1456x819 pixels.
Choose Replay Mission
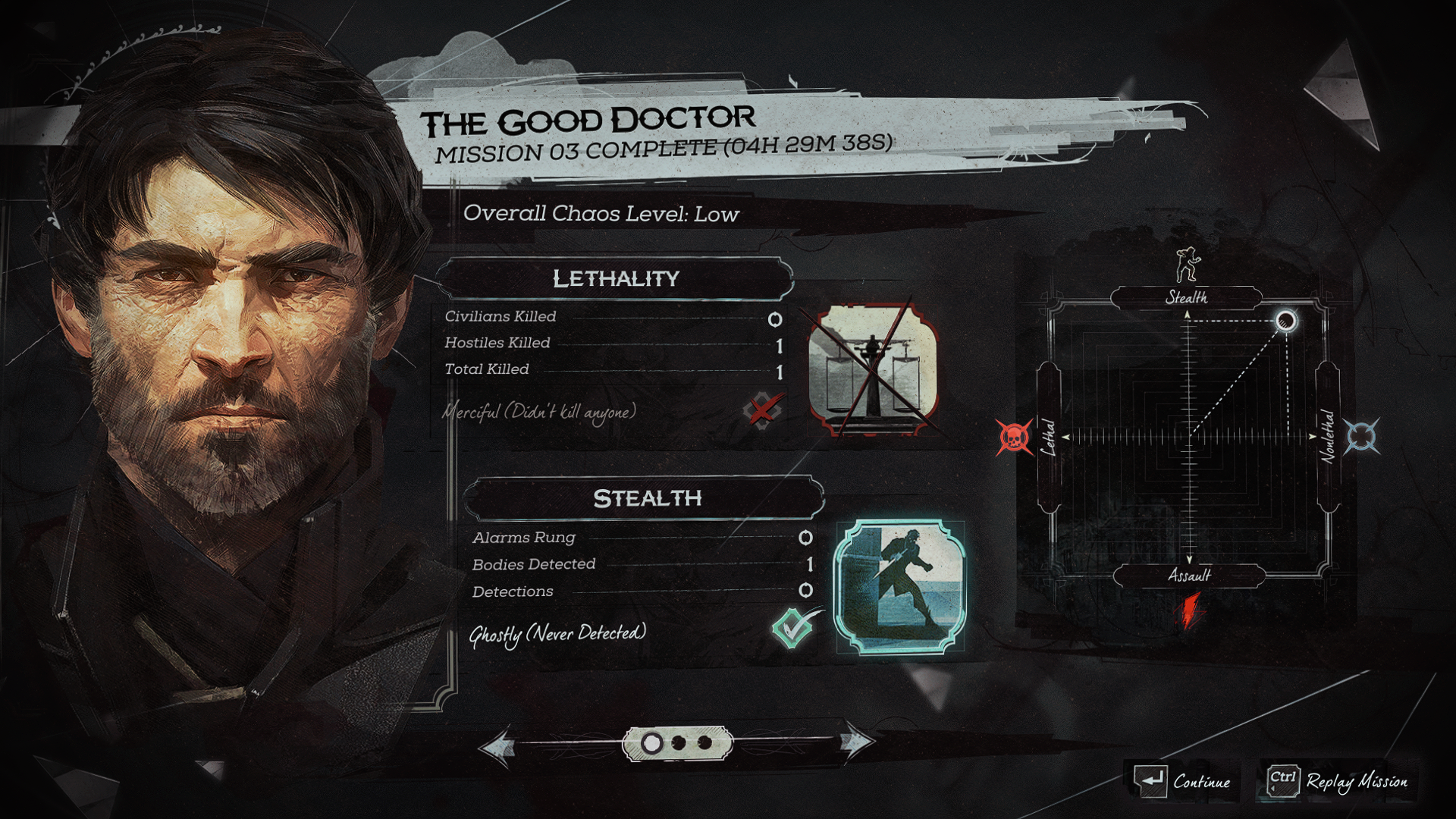tap(1338, 781)
